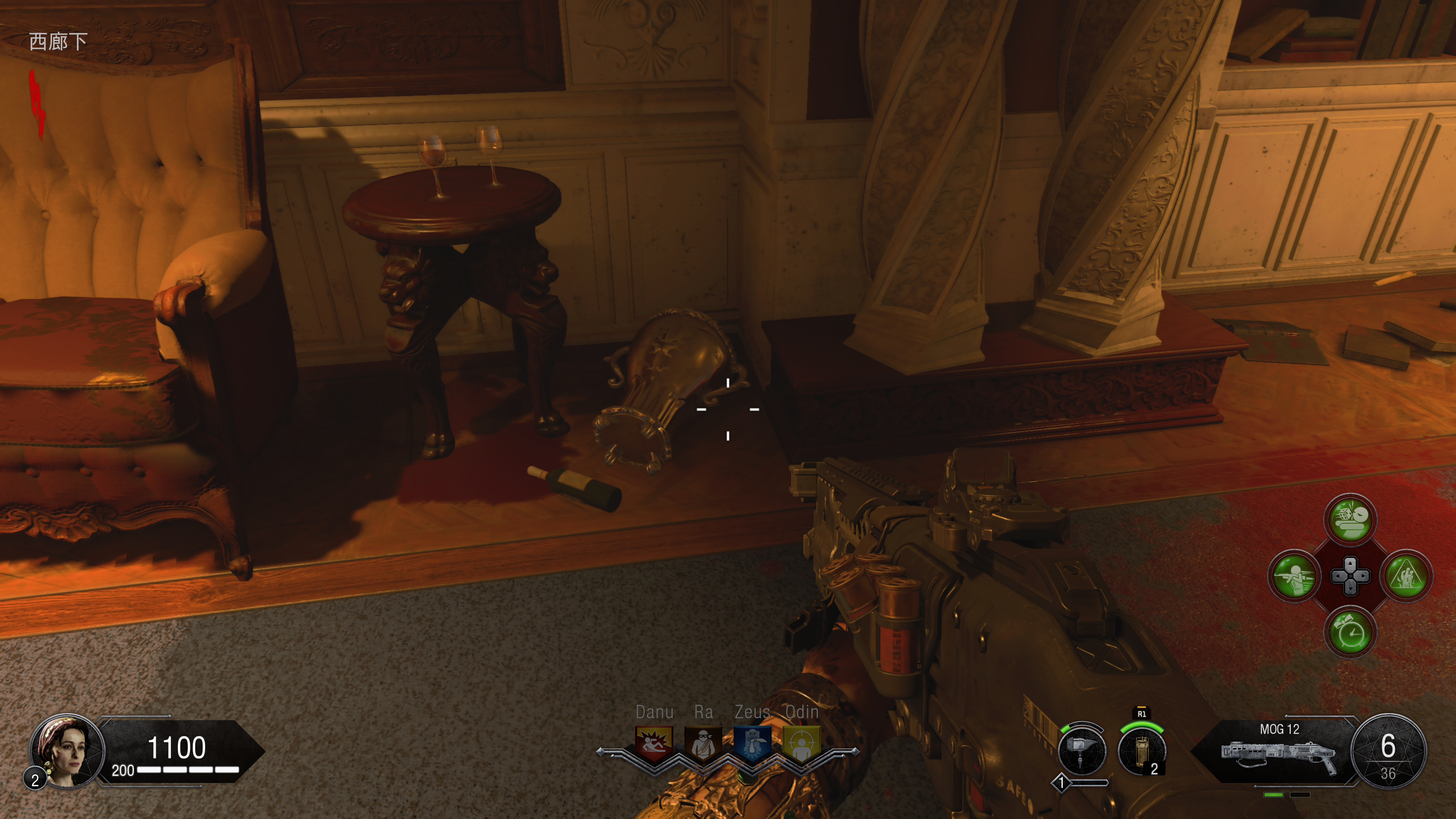This screenshot has width=1456, height=819.
Task: Click the d-pad elixir selector
Action: [x=1350, y=576]
